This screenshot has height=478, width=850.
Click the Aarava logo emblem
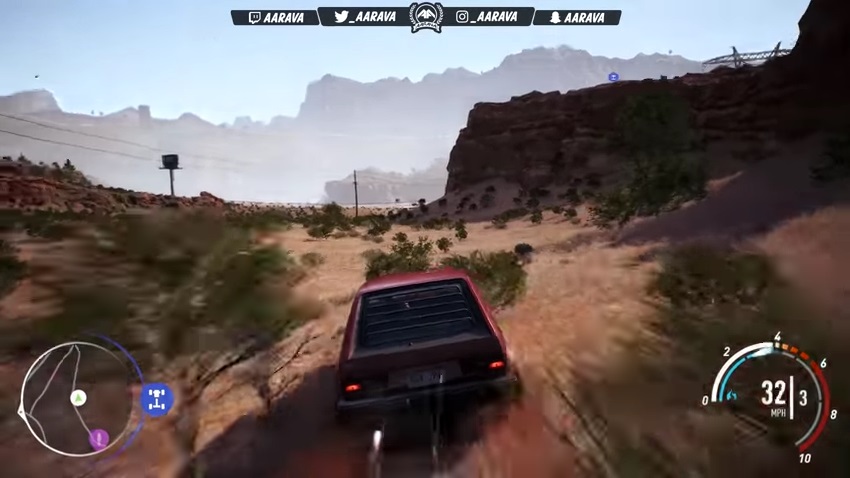click(426, 16)
